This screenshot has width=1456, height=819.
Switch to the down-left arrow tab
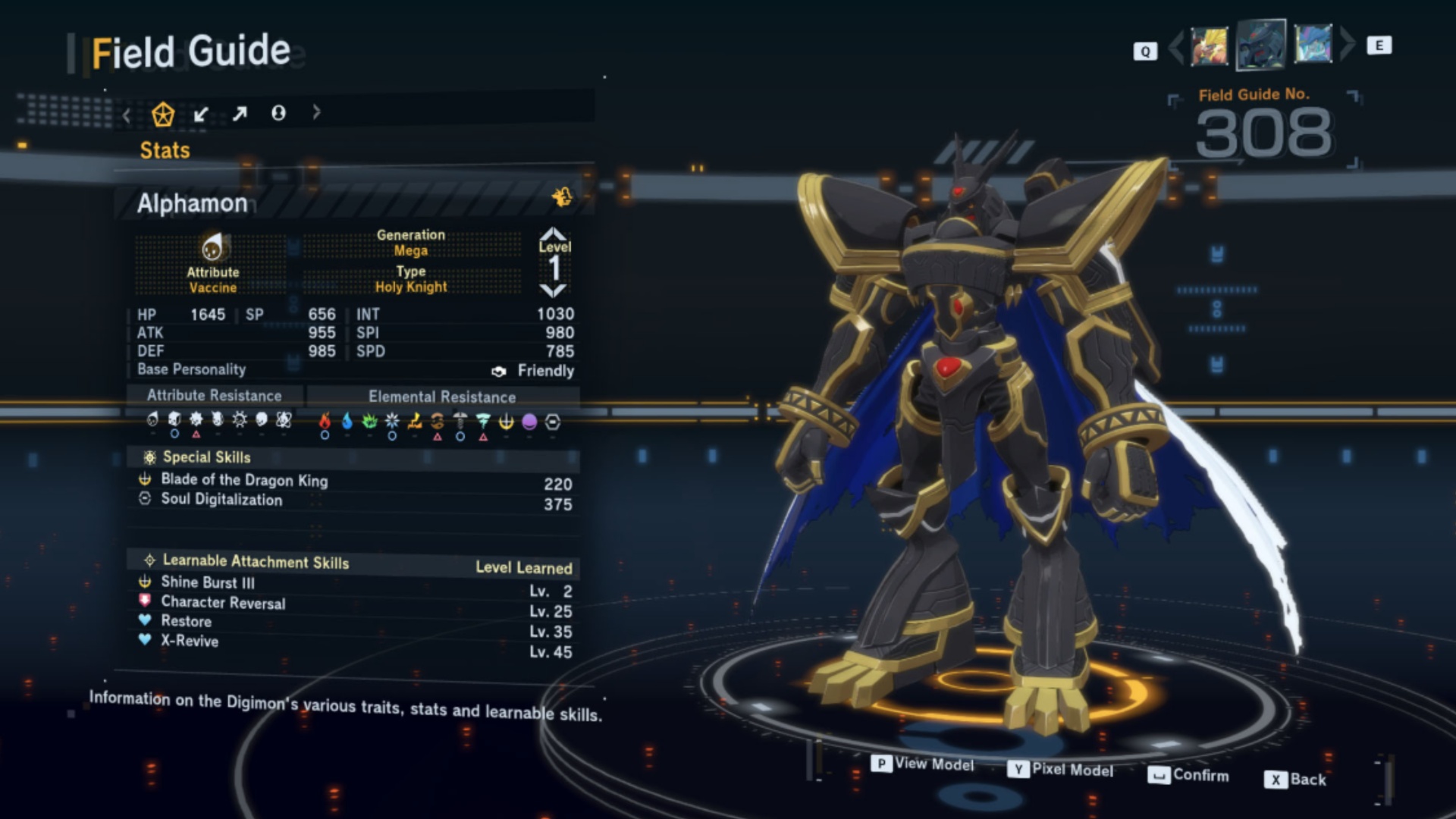click(x=201, y=114)
